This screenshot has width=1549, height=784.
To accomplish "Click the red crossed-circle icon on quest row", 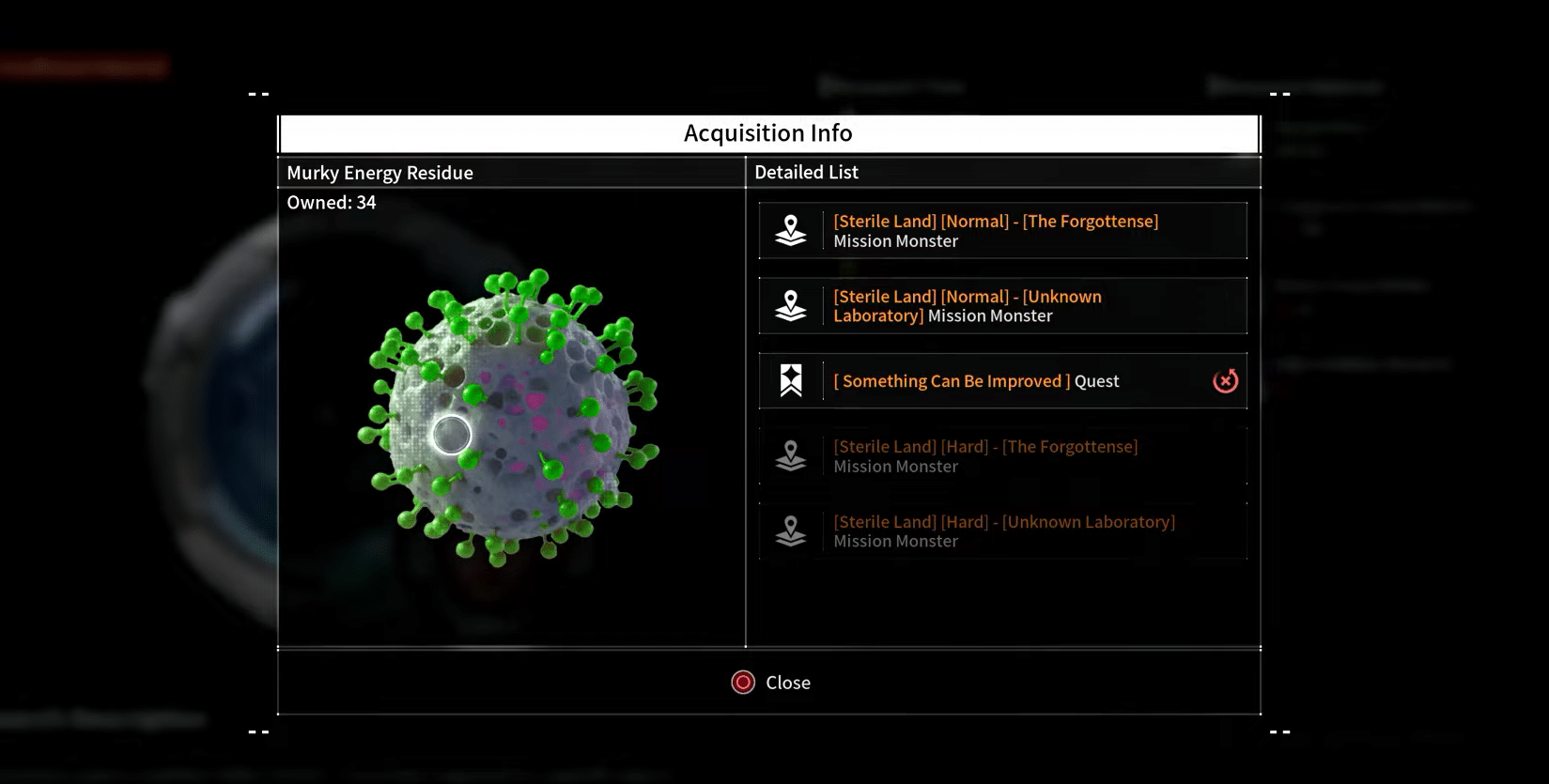I will (1225, 381).
